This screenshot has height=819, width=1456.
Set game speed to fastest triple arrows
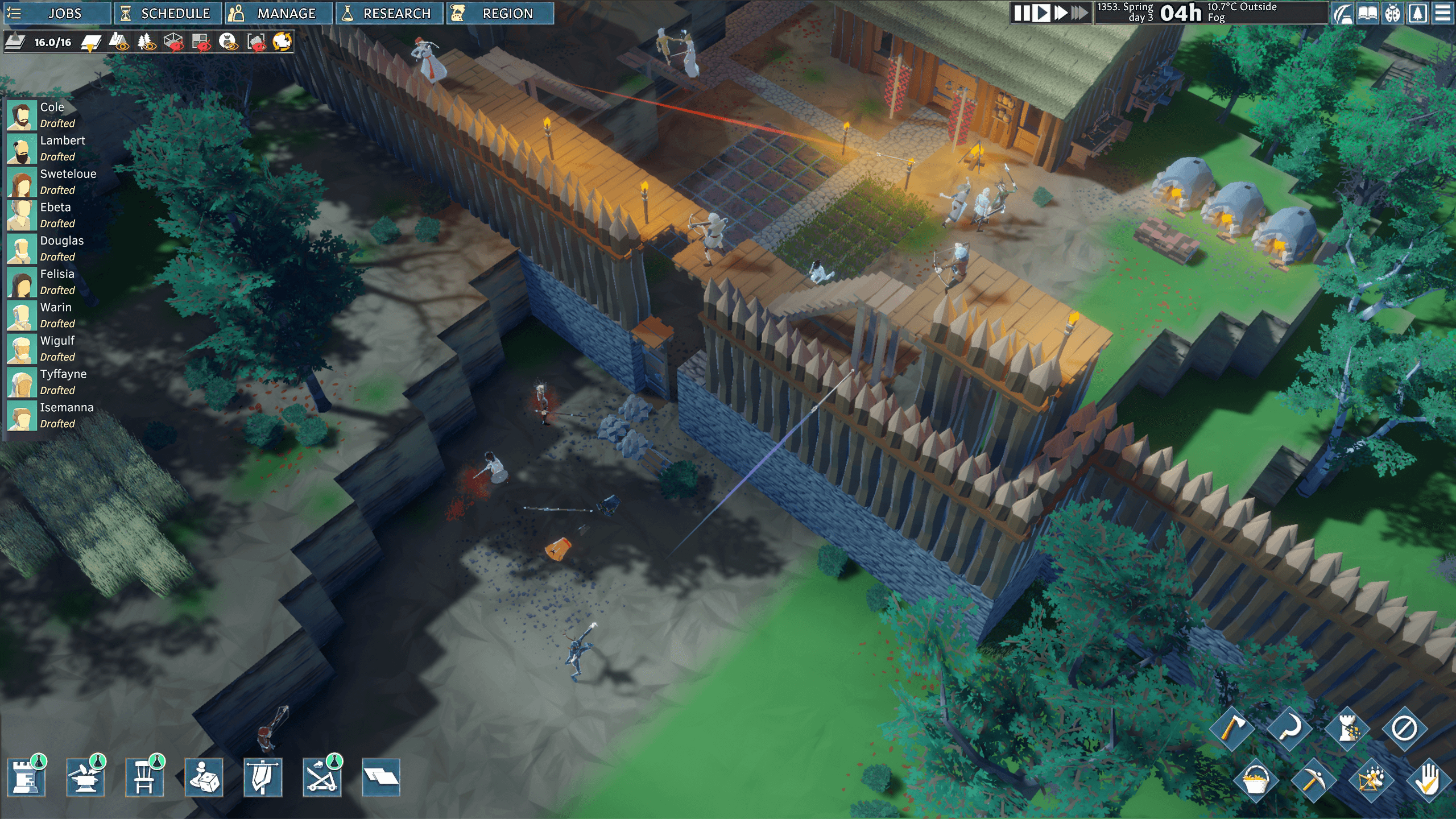pos(1079,13)
